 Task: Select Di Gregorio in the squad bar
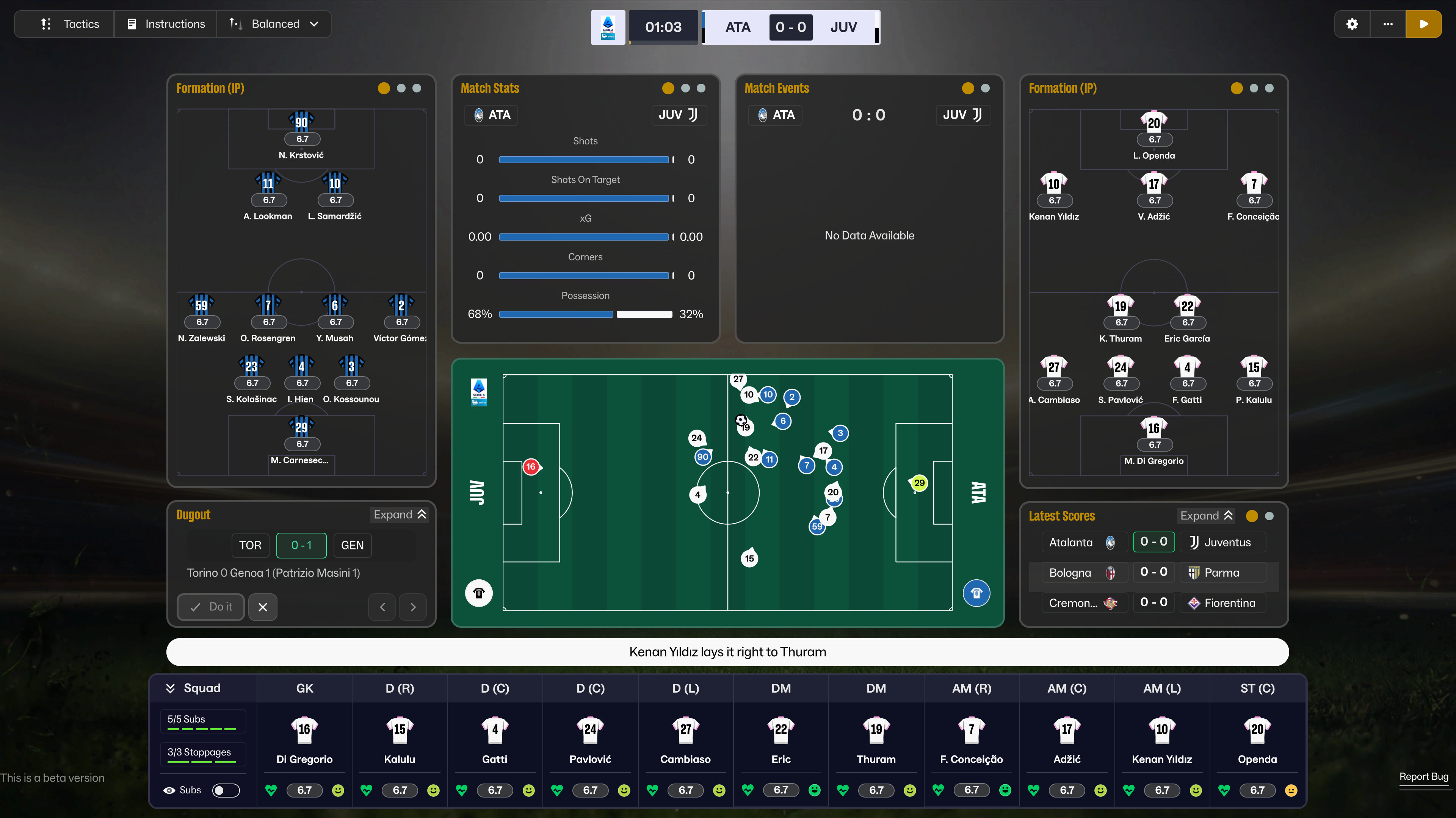pos(304,740)
